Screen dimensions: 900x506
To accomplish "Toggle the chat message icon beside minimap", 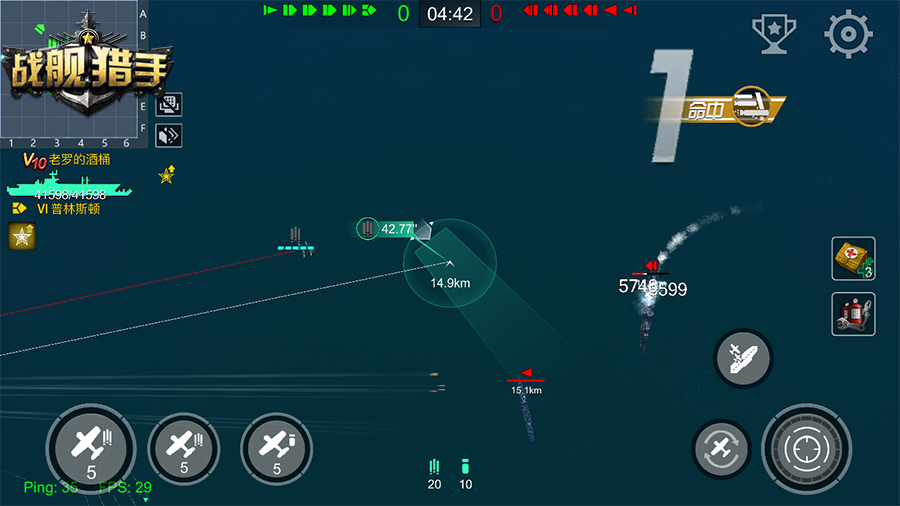I will click(168, 105).
